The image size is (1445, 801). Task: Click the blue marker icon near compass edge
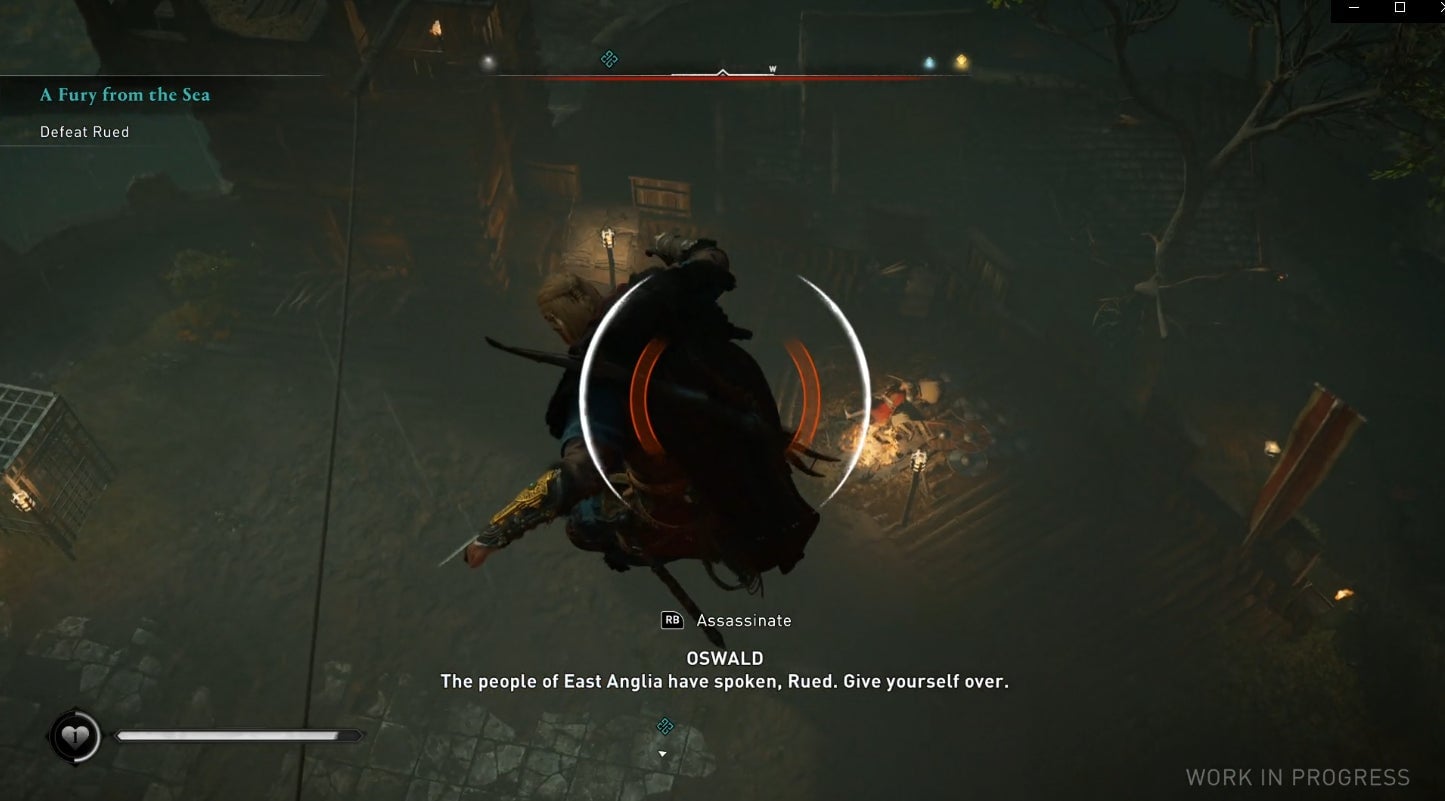click(927, 60)
